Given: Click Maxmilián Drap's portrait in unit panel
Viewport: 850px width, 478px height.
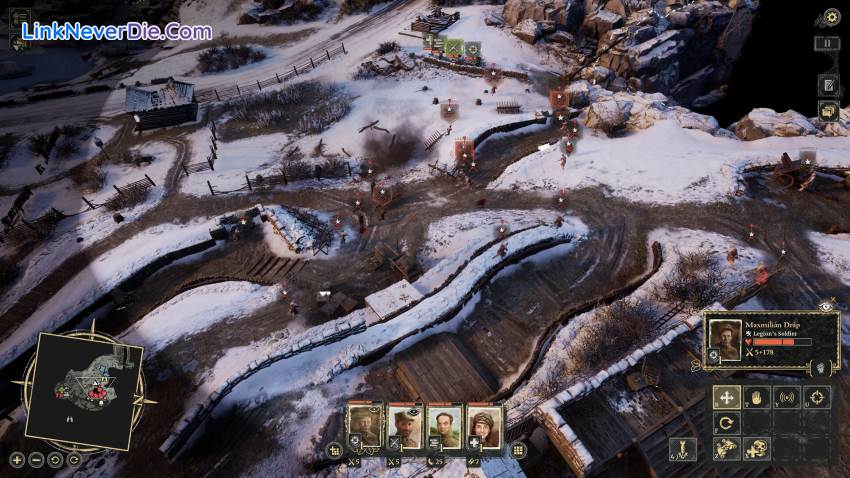Looking at the screenshot, I should (726, 341).
